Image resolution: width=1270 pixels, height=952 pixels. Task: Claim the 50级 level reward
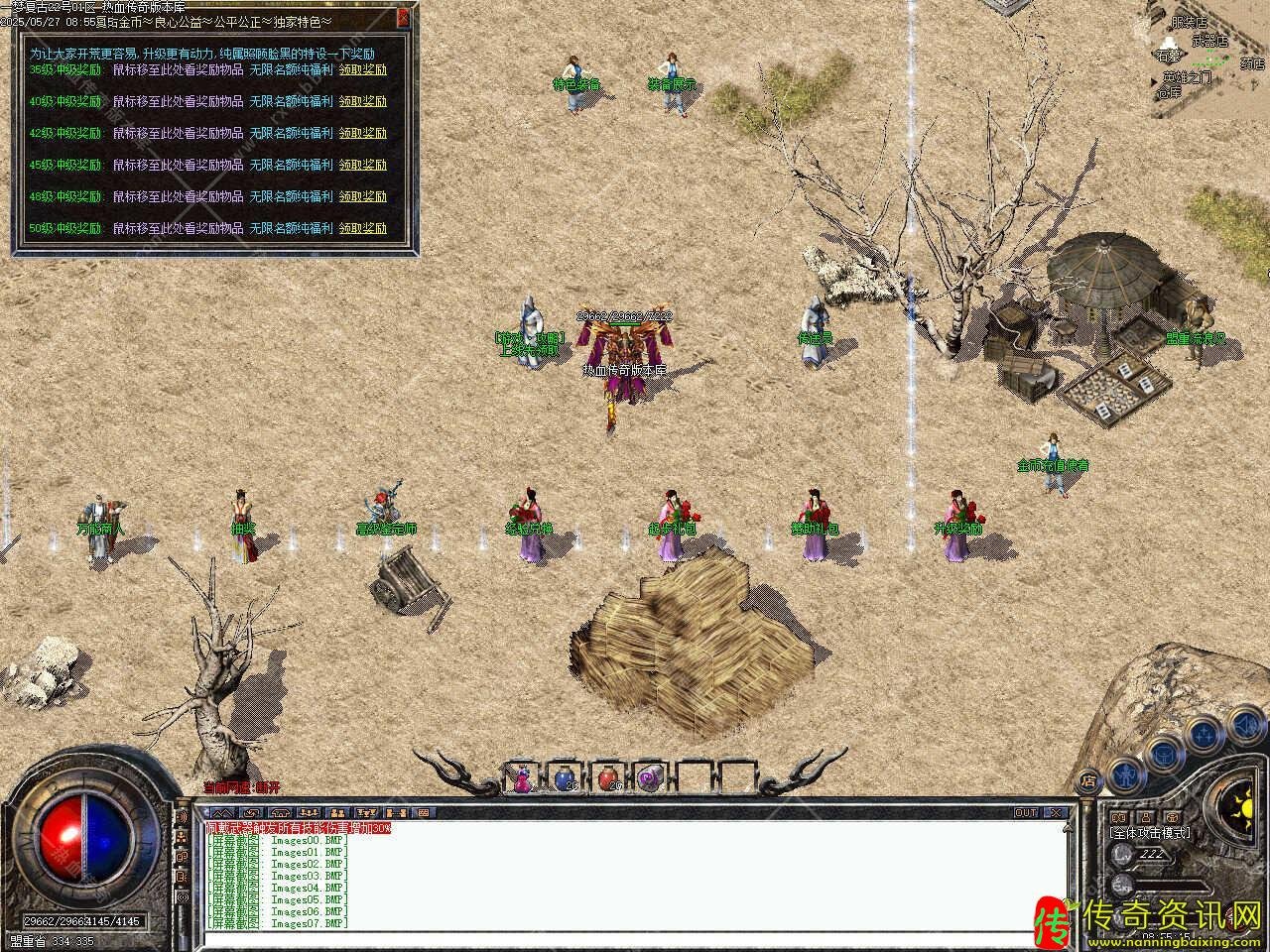362,228
